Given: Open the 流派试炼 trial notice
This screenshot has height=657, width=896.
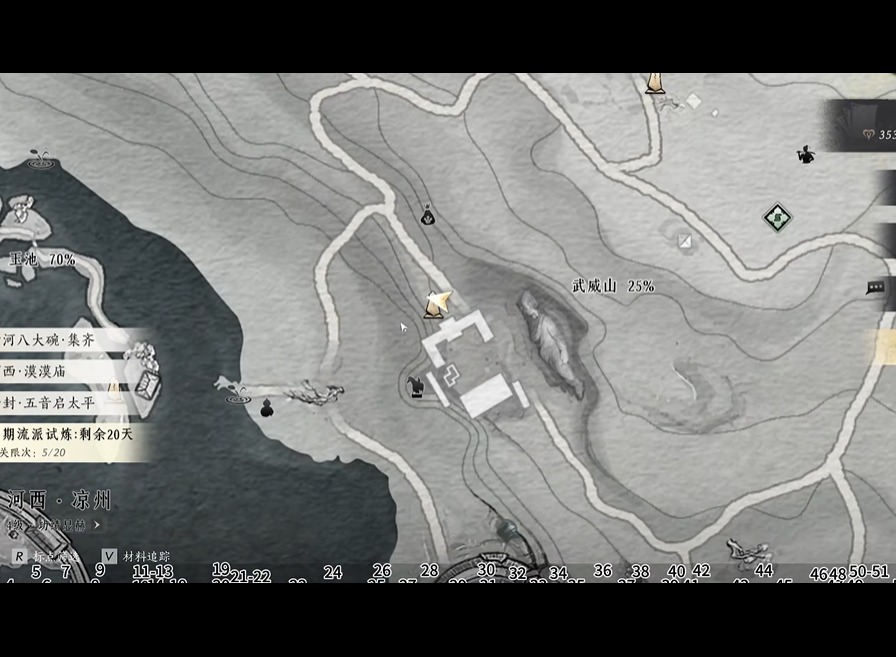Looking at the screenshot, I should coord(68,435).
